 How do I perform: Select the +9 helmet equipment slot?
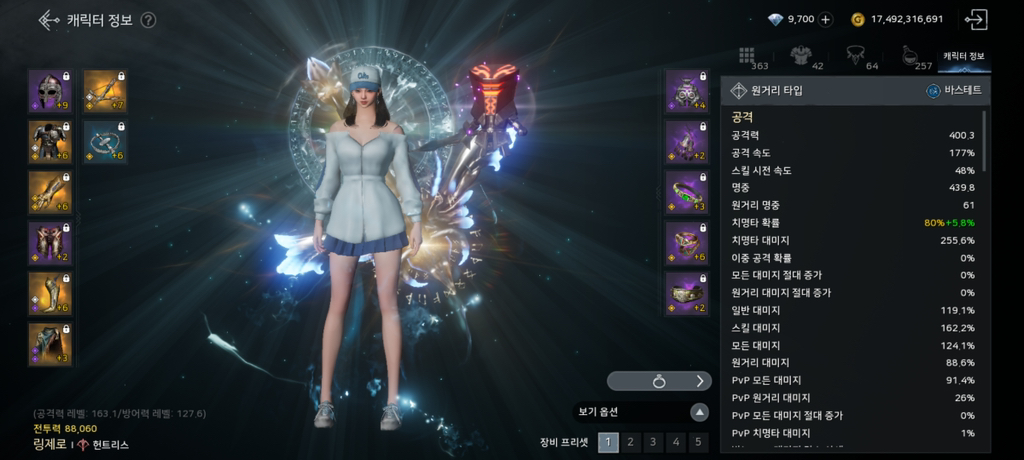coord(49,91)
